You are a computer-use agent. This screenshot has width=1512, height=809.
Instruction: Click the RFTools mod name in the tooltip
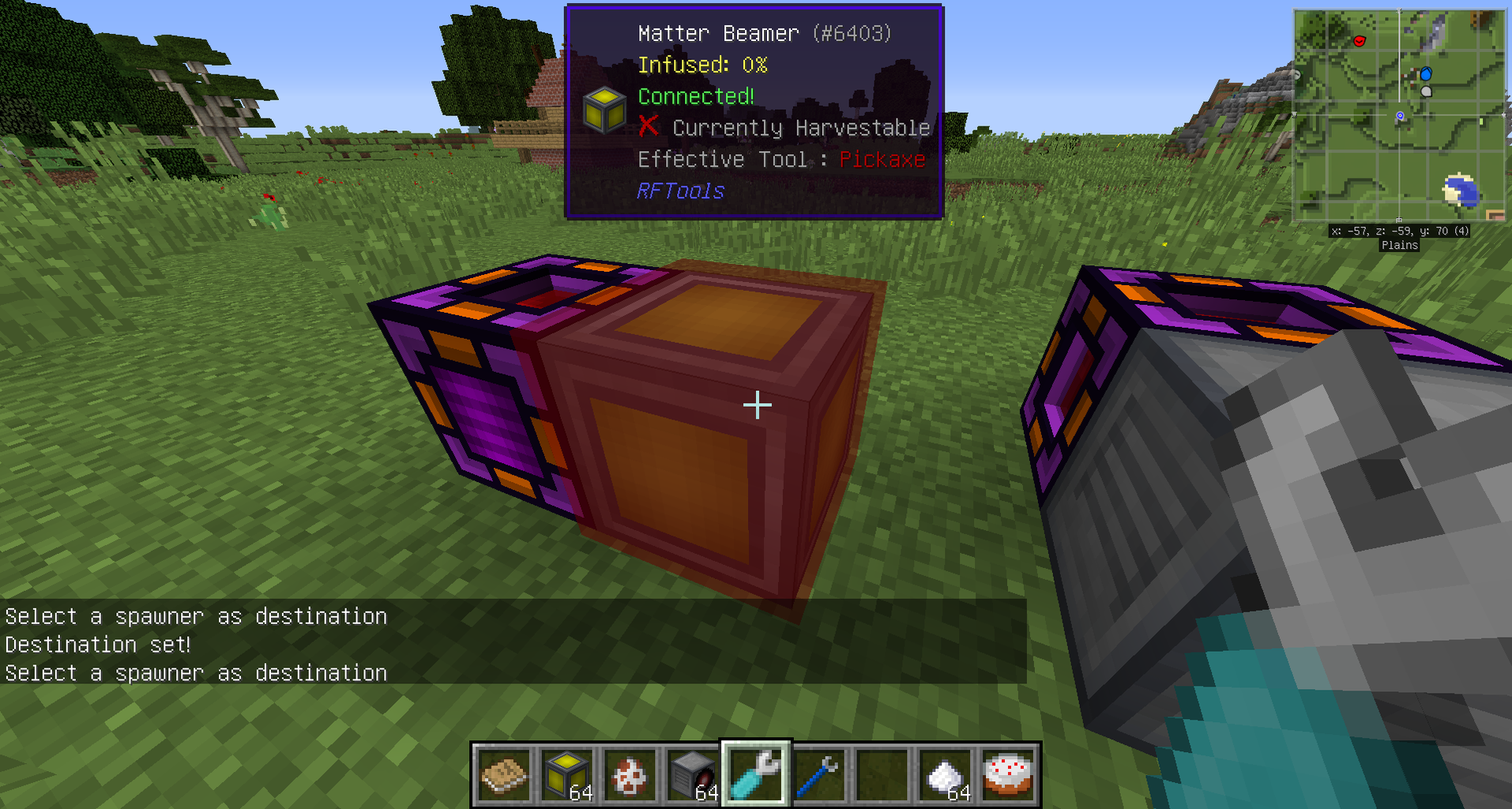[x=681, y=190]
